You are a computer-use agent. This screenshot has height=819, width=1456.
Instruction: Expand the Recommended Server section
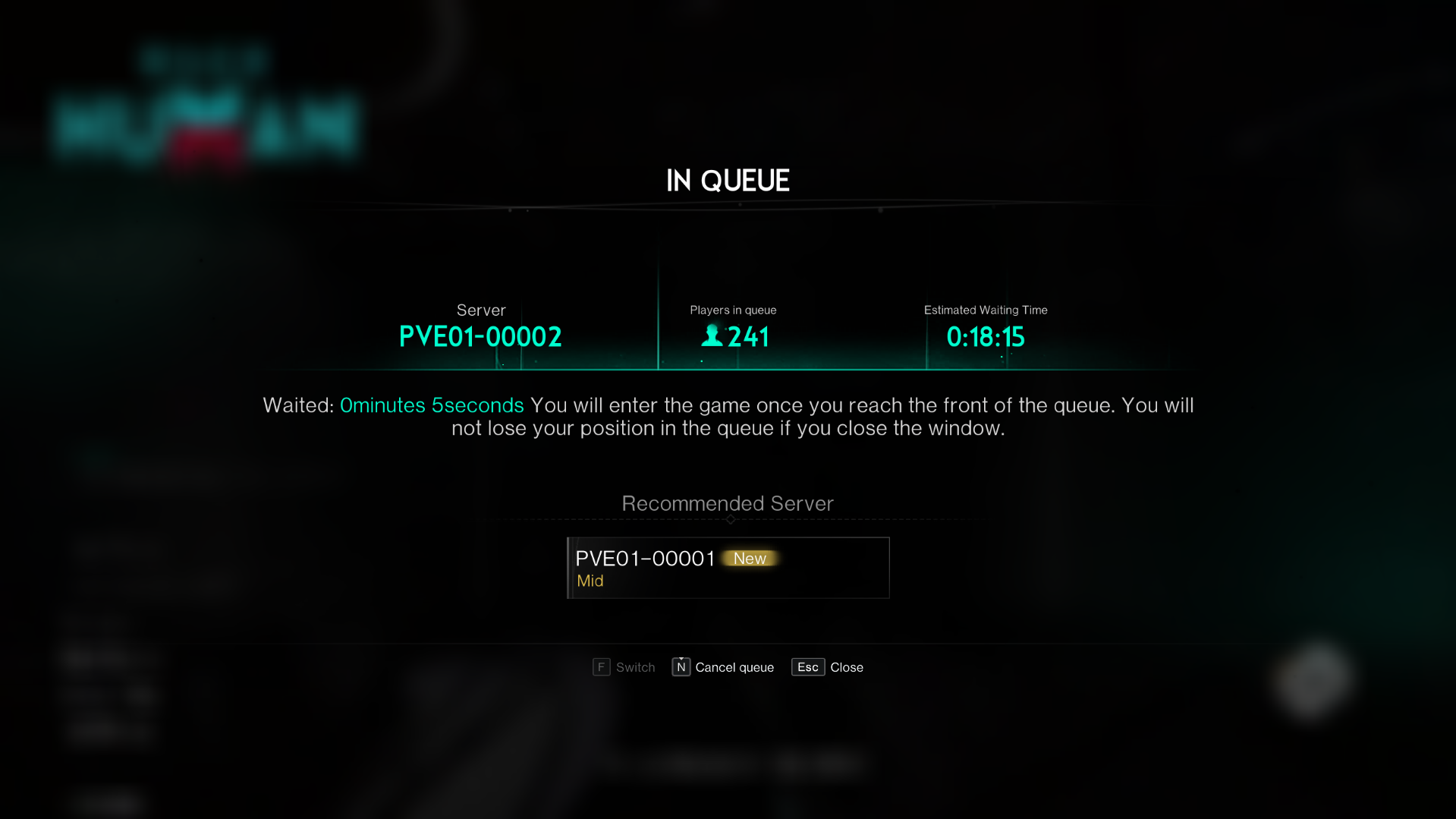727,503
